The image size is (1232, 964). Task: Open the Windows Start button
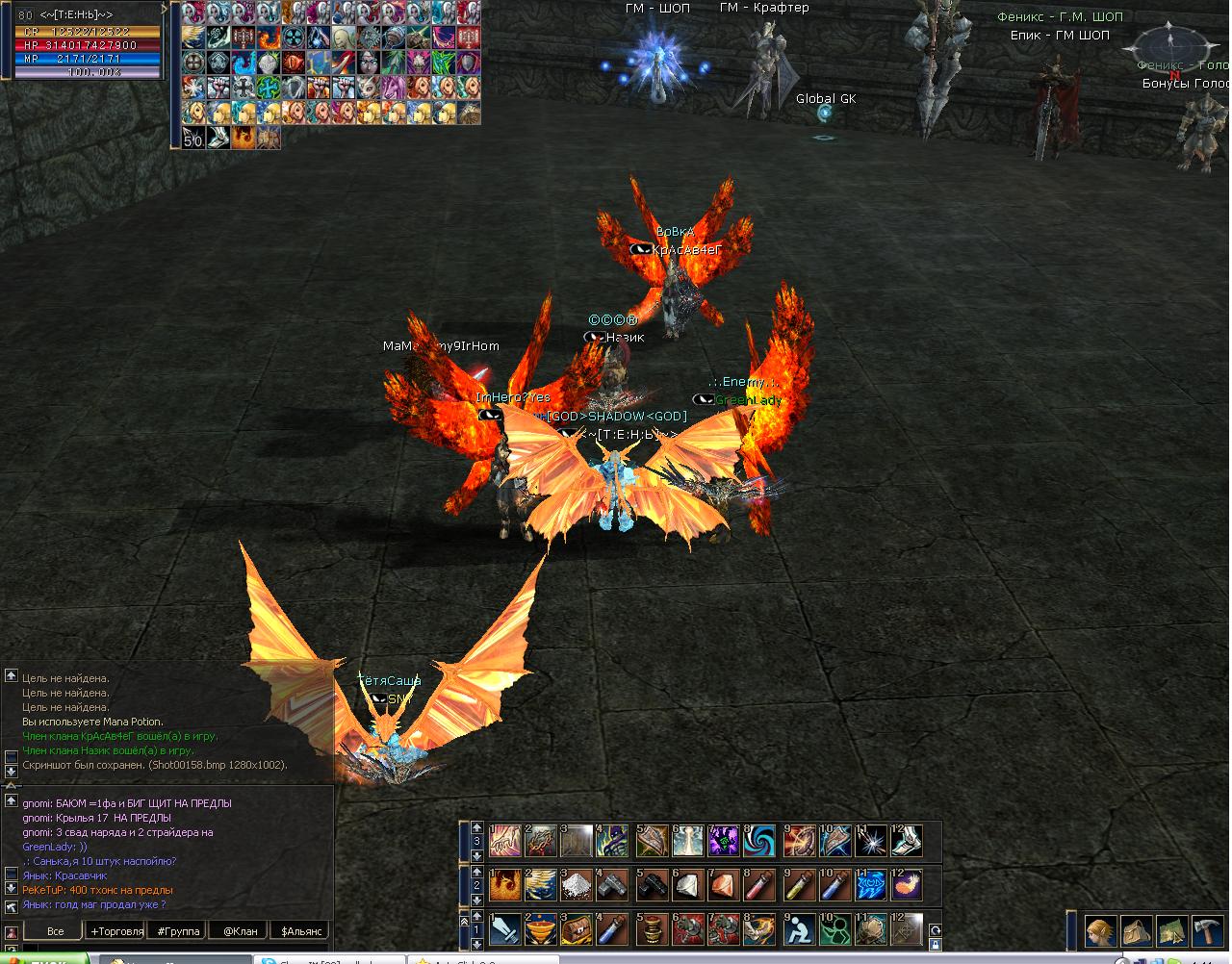pos(43,958)
